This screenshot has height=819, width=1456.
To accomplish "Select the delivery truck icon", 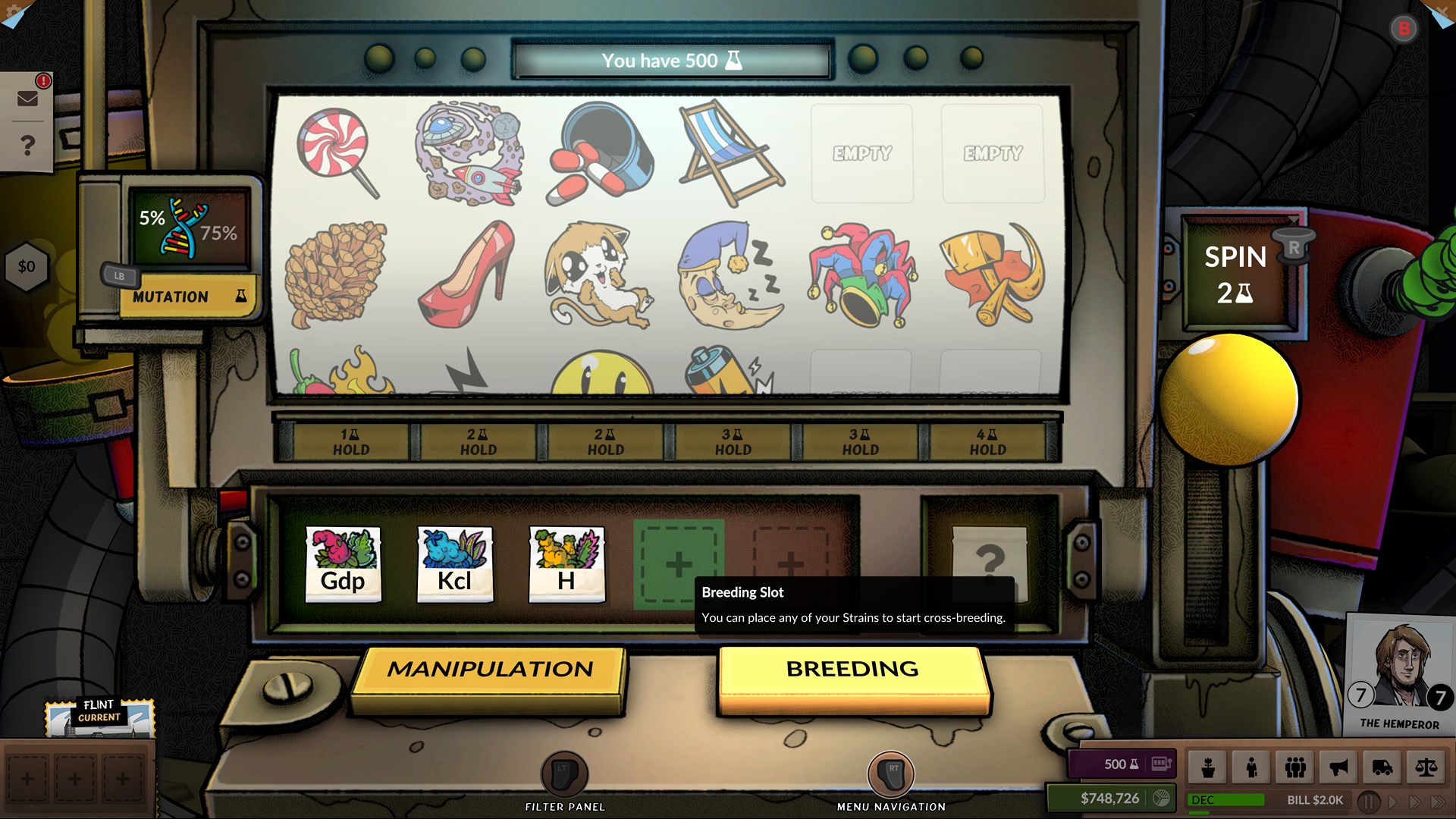I will [1382, 767].
